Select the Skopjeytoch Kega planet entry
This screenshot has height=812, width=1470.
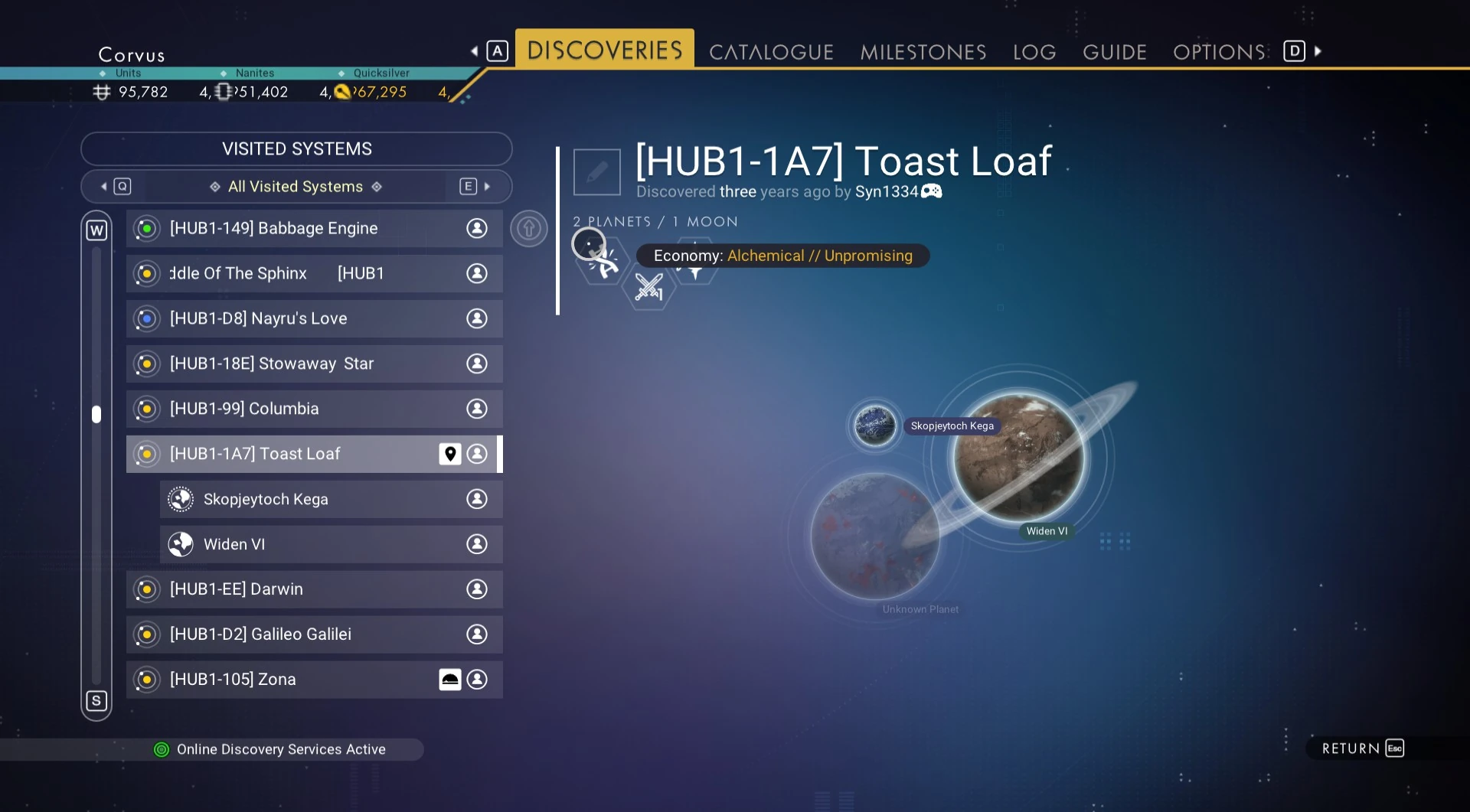click(x=331, y=500)
